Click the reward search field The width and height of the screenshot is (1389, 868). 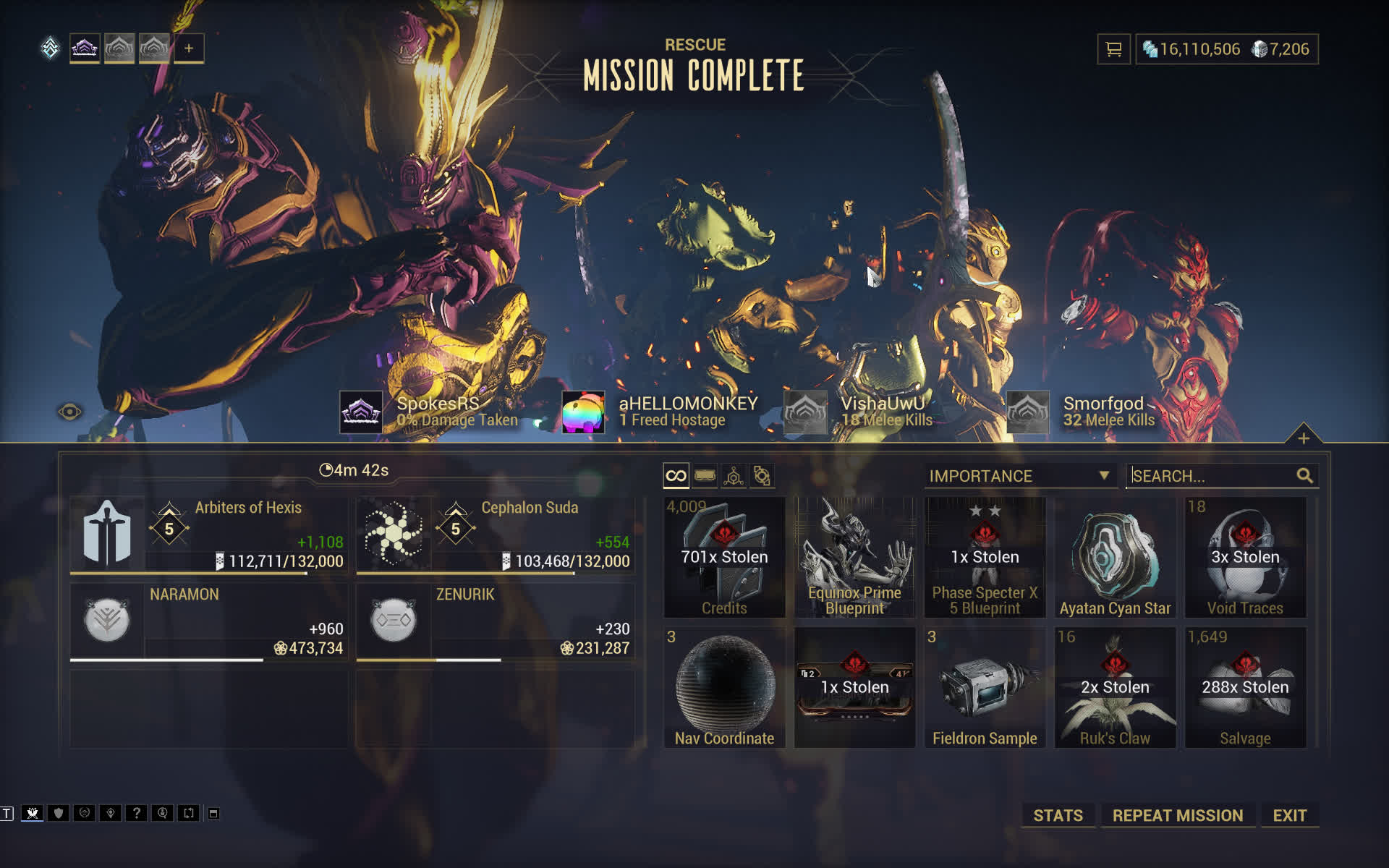pos(1212,476)
